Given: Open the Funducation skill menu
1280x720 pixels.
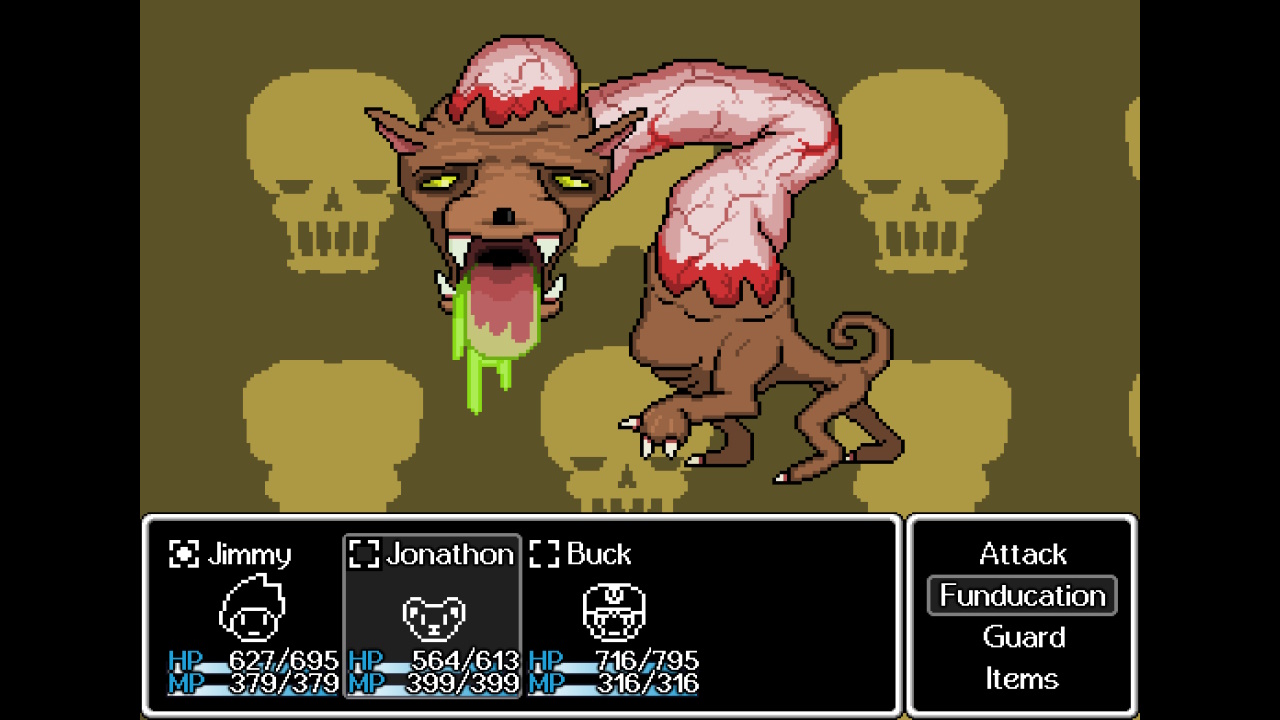Looking at the screenshot, I should [x=1022, y=595].
